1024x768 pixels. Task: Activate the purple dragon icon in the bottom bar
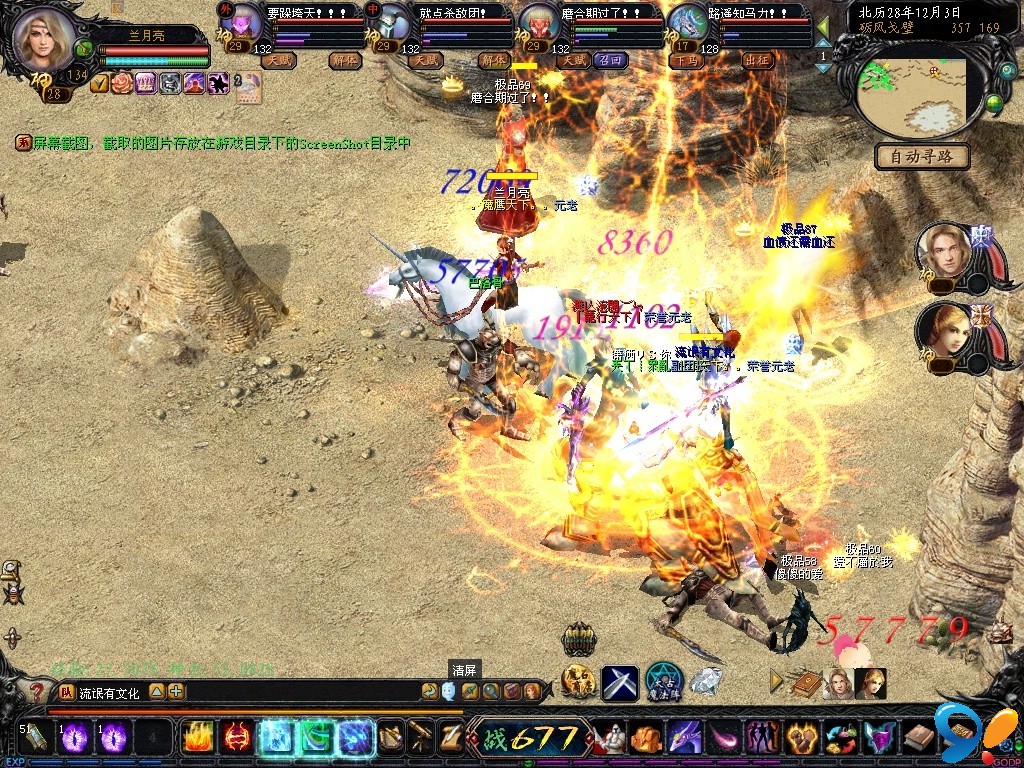[x=685, y=738]
